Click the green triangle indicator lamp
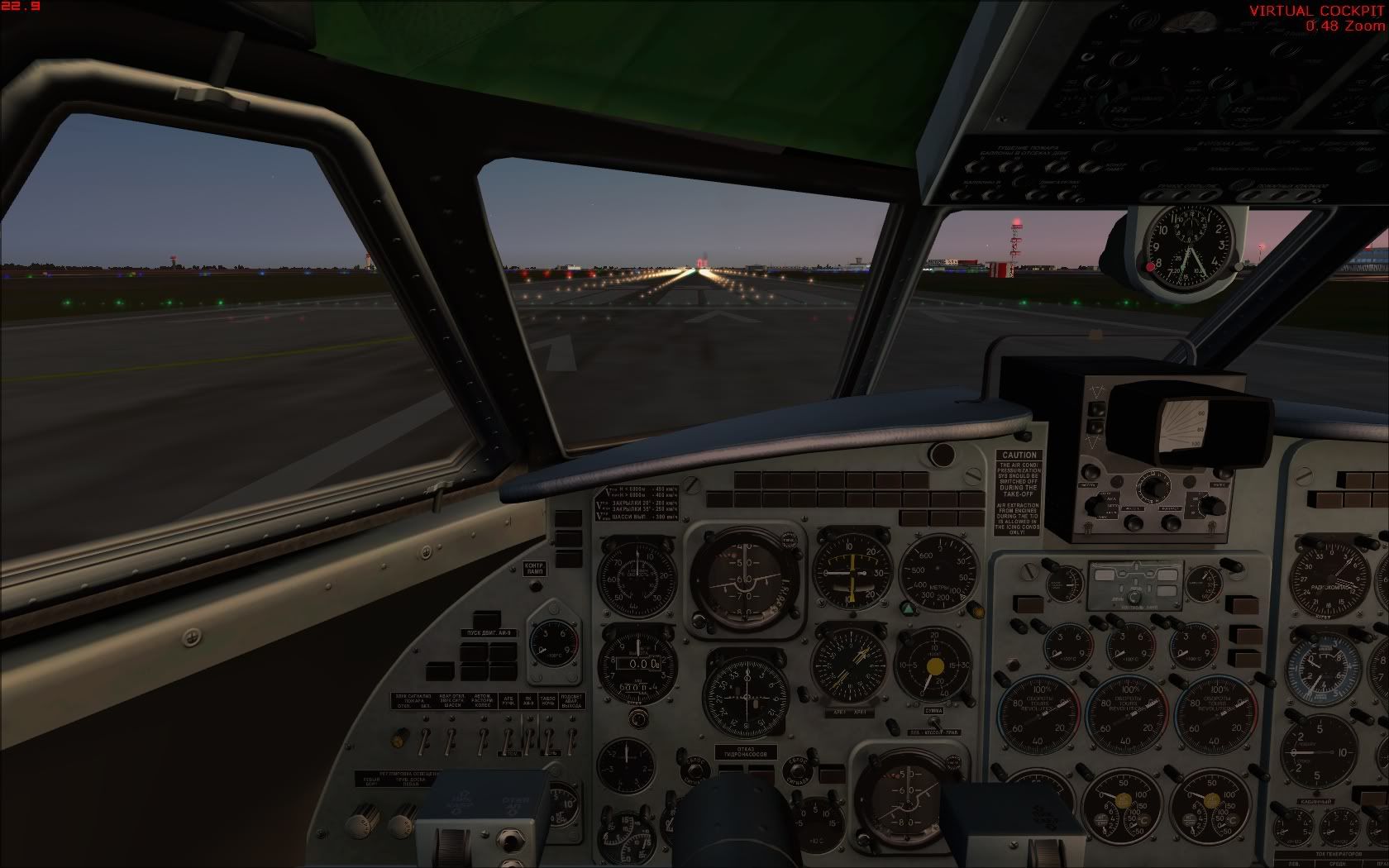 pos(908,608)
